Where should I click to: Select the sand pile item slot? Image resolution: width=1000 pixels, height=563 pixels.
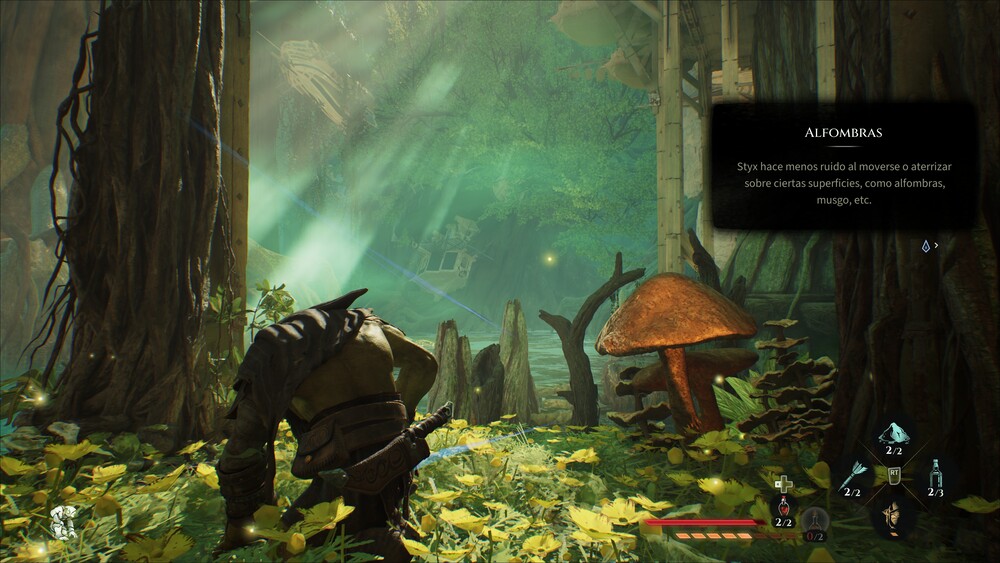tap(893, 433)
